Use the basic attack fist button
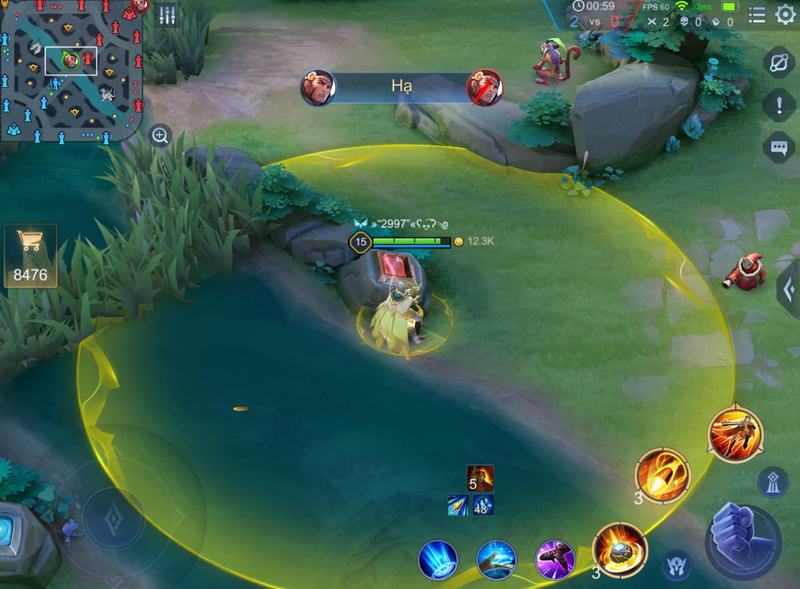 point(743,541)
